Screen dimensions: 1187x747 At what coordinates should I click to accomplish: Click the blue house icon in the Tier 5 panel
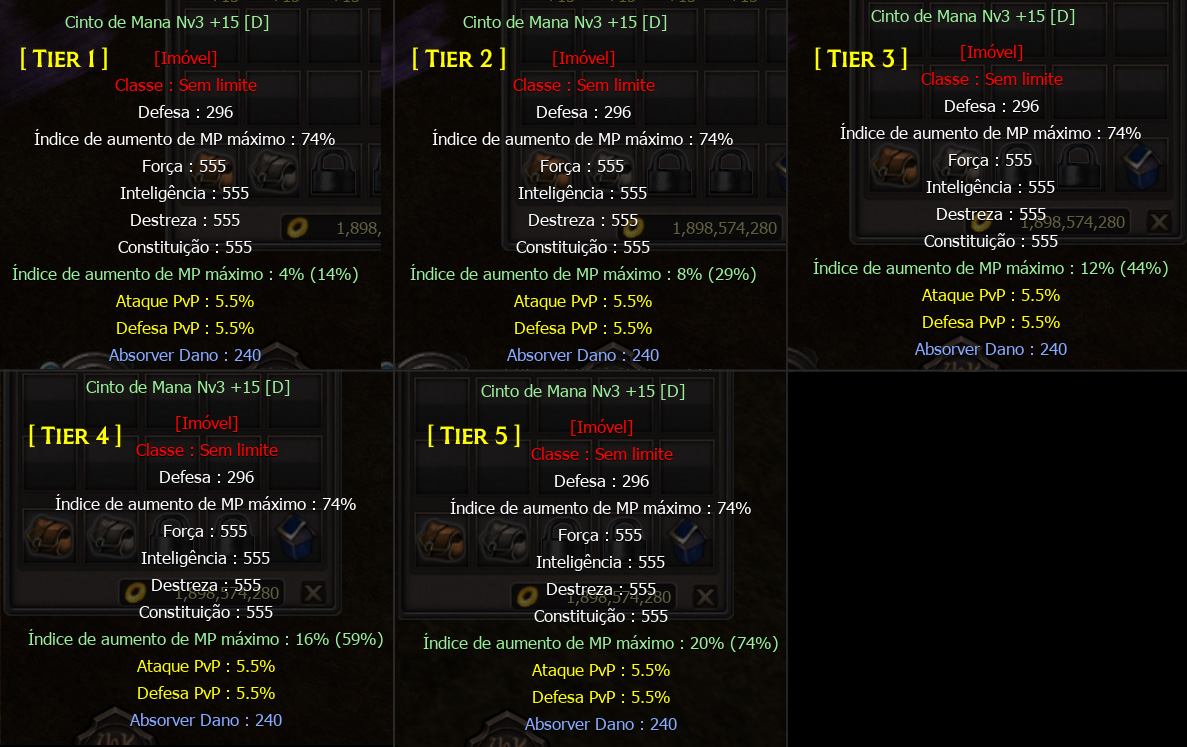point(689,541)
